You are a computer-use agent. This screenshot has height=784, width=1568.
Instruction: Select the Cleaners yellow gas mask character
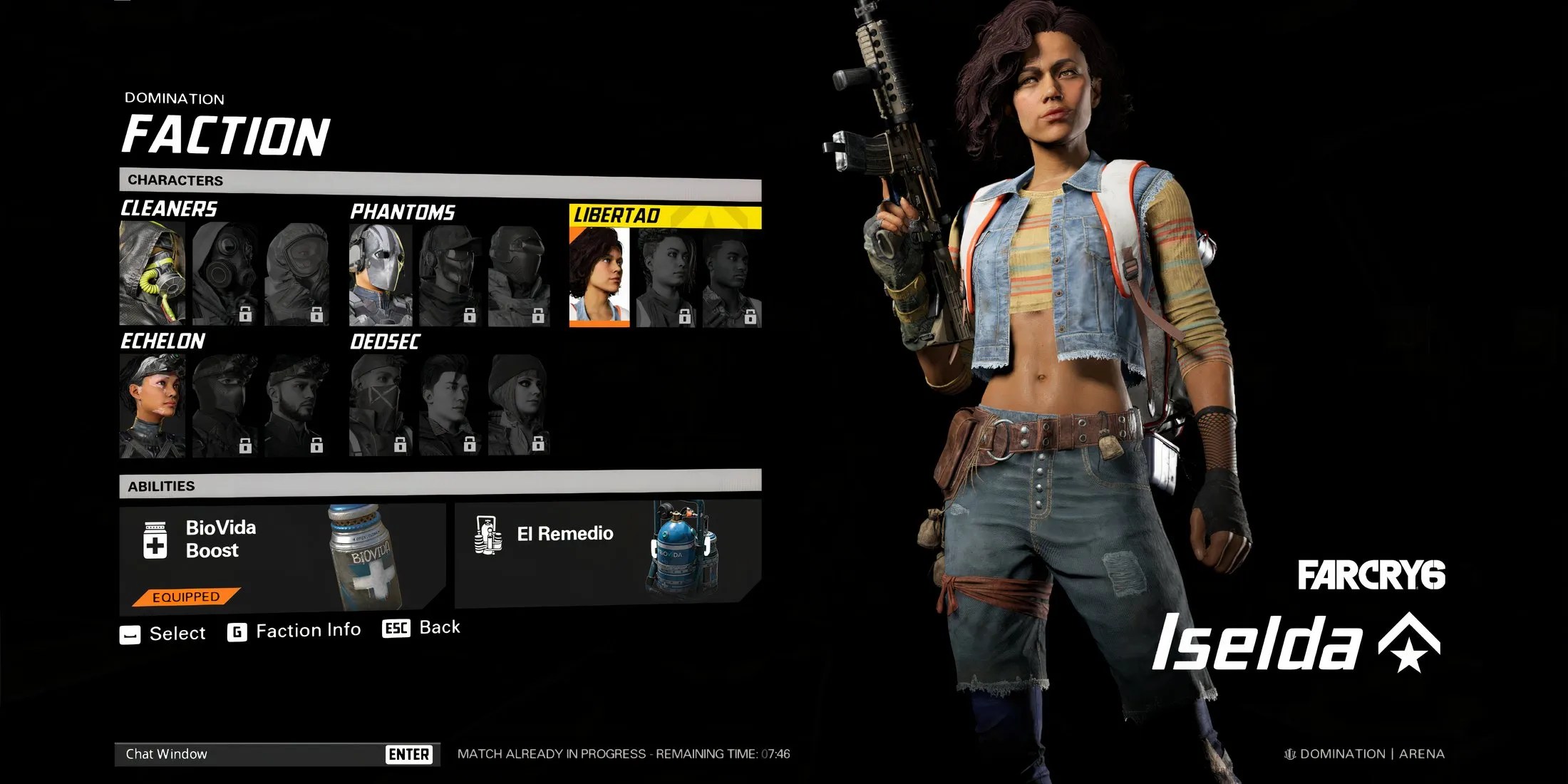coord(153,273)
